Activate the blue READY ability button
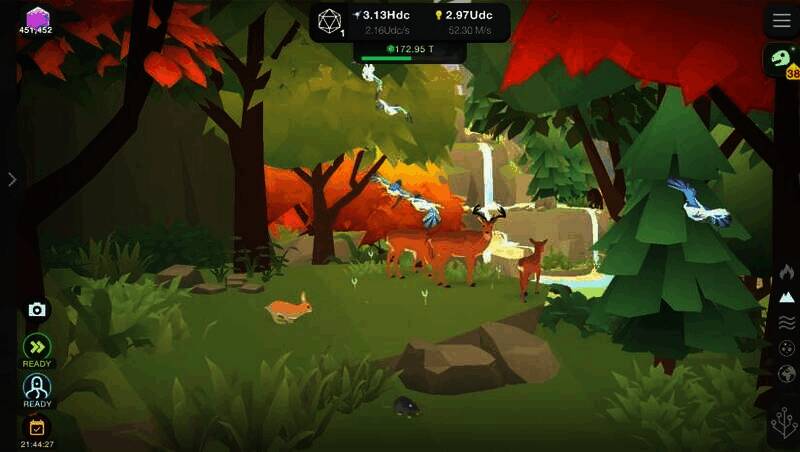The height and width of the screenshot is (452, 800). pos(37,386)
